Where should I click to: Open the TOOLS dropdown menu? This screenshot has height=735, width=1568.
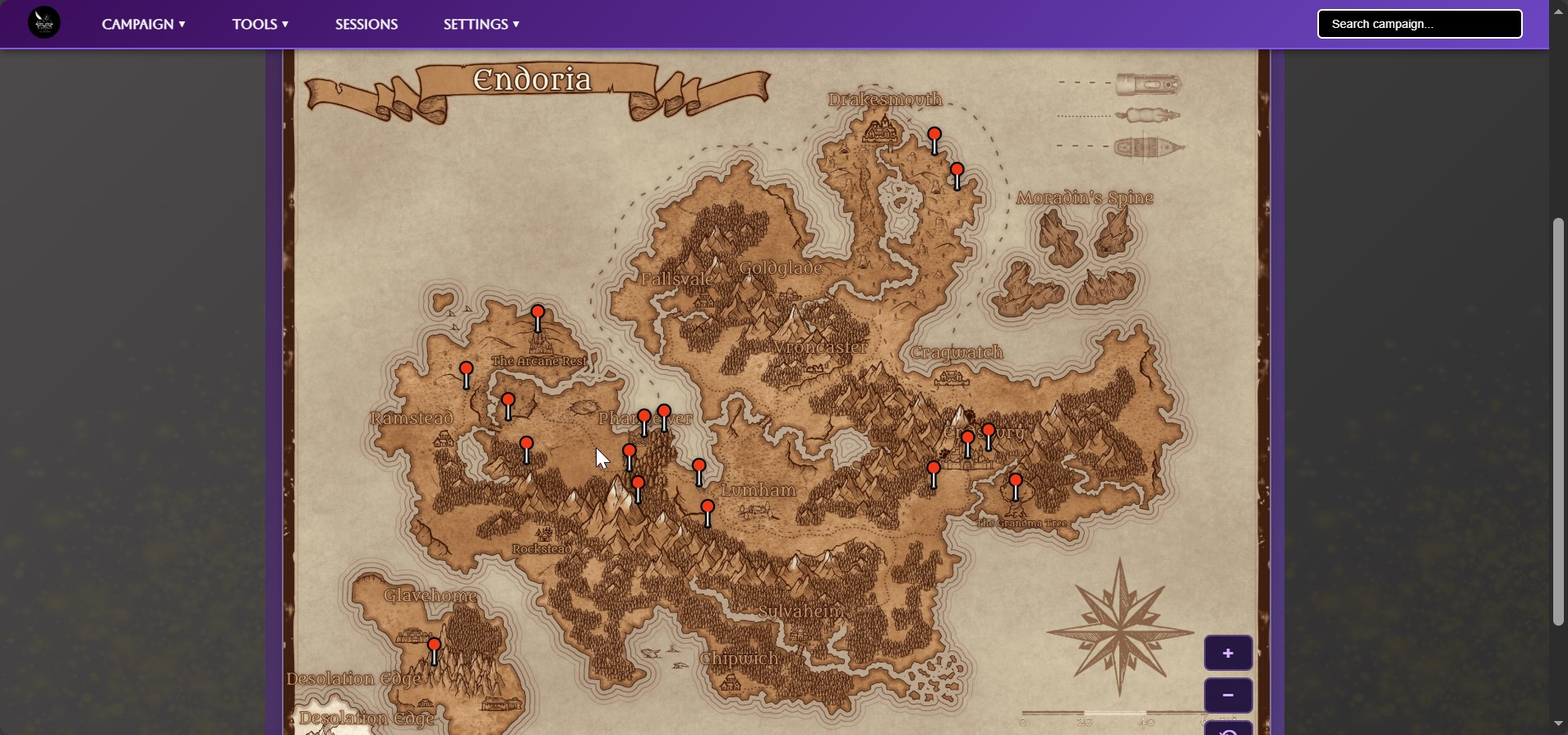(x=261, y=24)
